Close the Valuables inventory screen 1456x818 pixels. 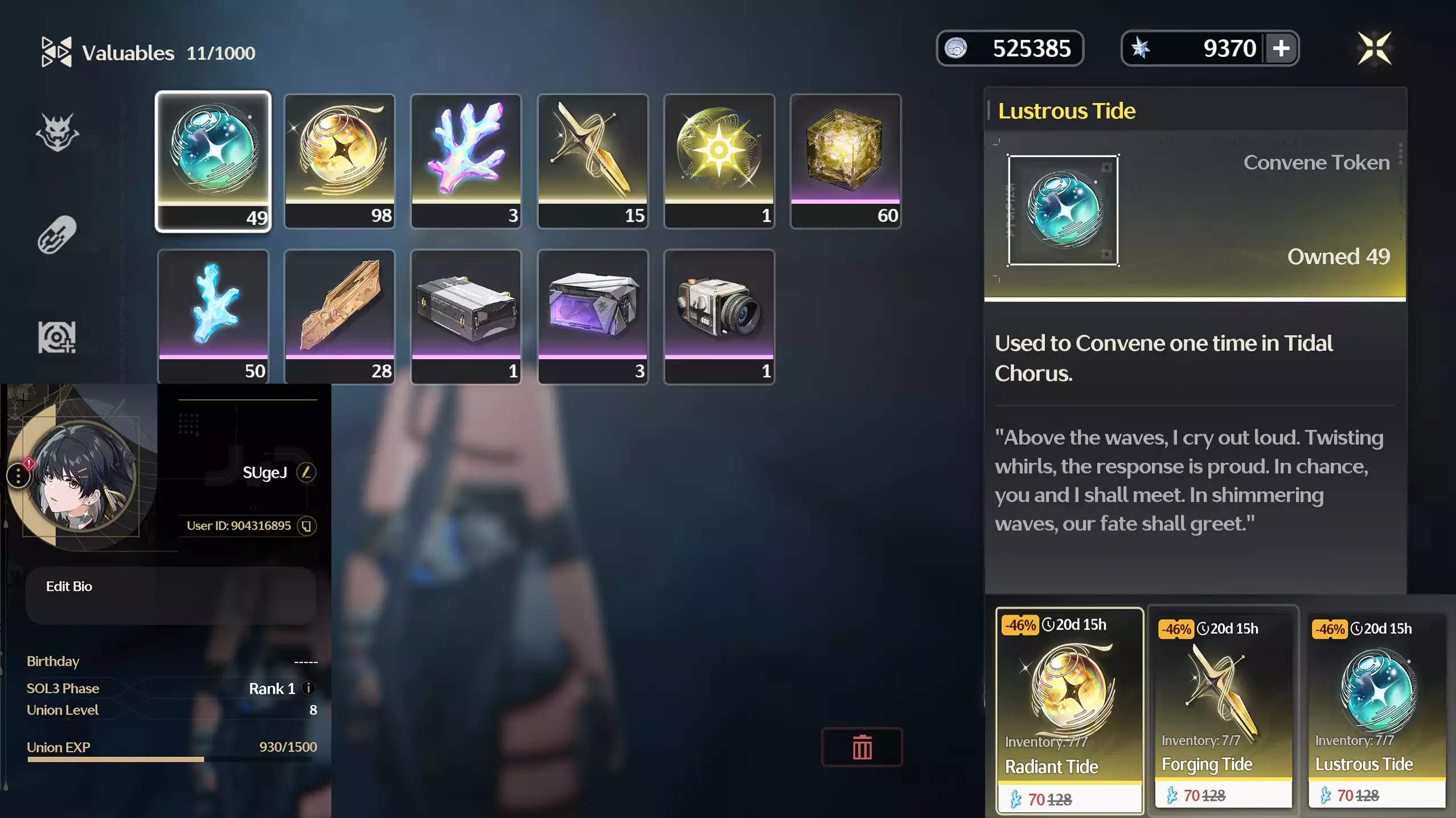coord(1374,48)
